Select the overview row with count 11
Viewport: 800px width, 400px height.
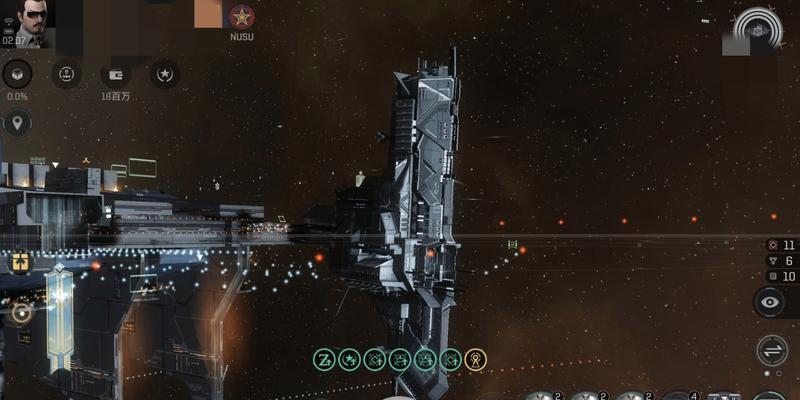point(781,244)
